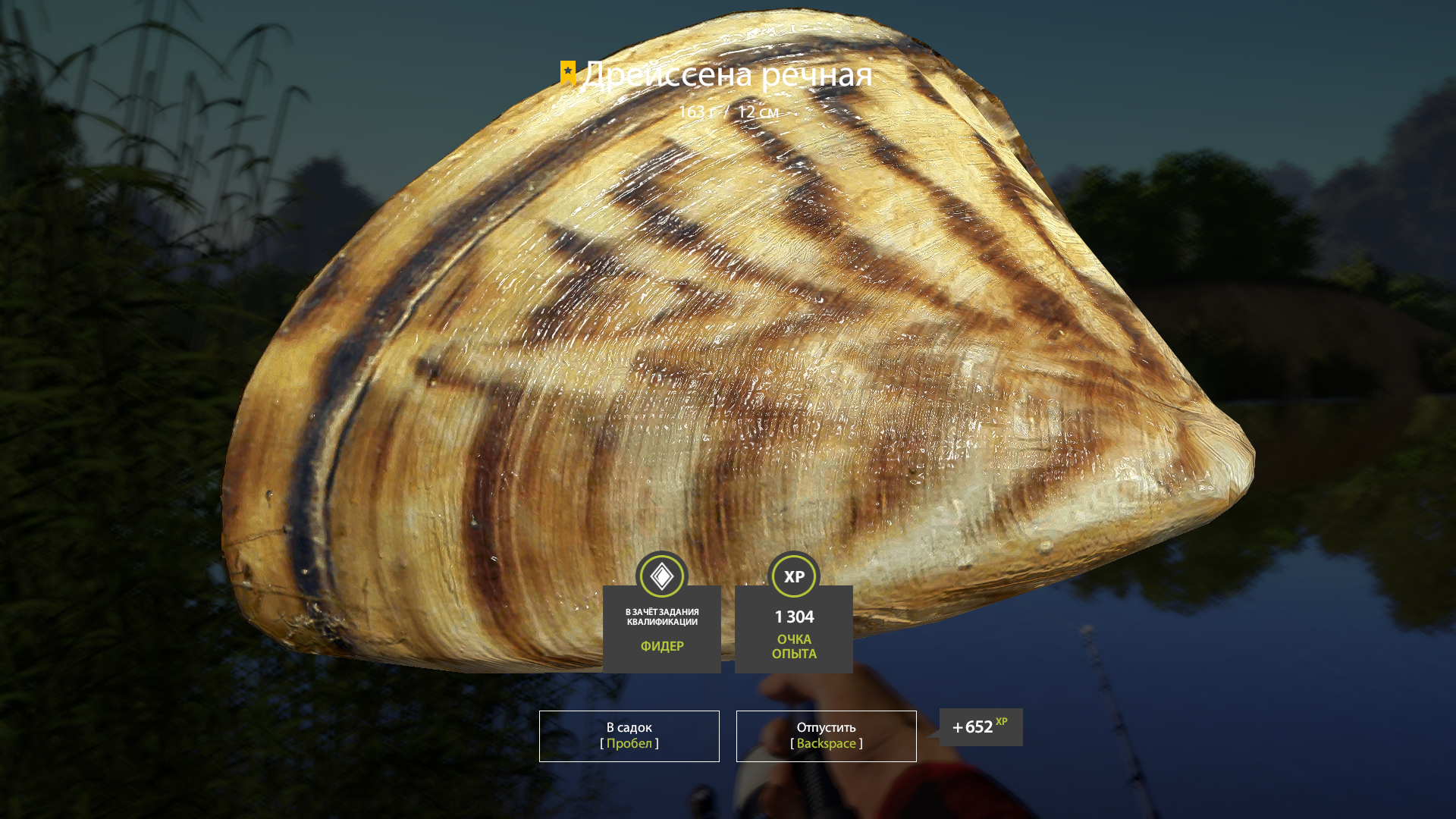This screenshot has height=819, width=1456.
Task: Put the catch in the keepnet (В садок)
Action: tap(629, 736)
